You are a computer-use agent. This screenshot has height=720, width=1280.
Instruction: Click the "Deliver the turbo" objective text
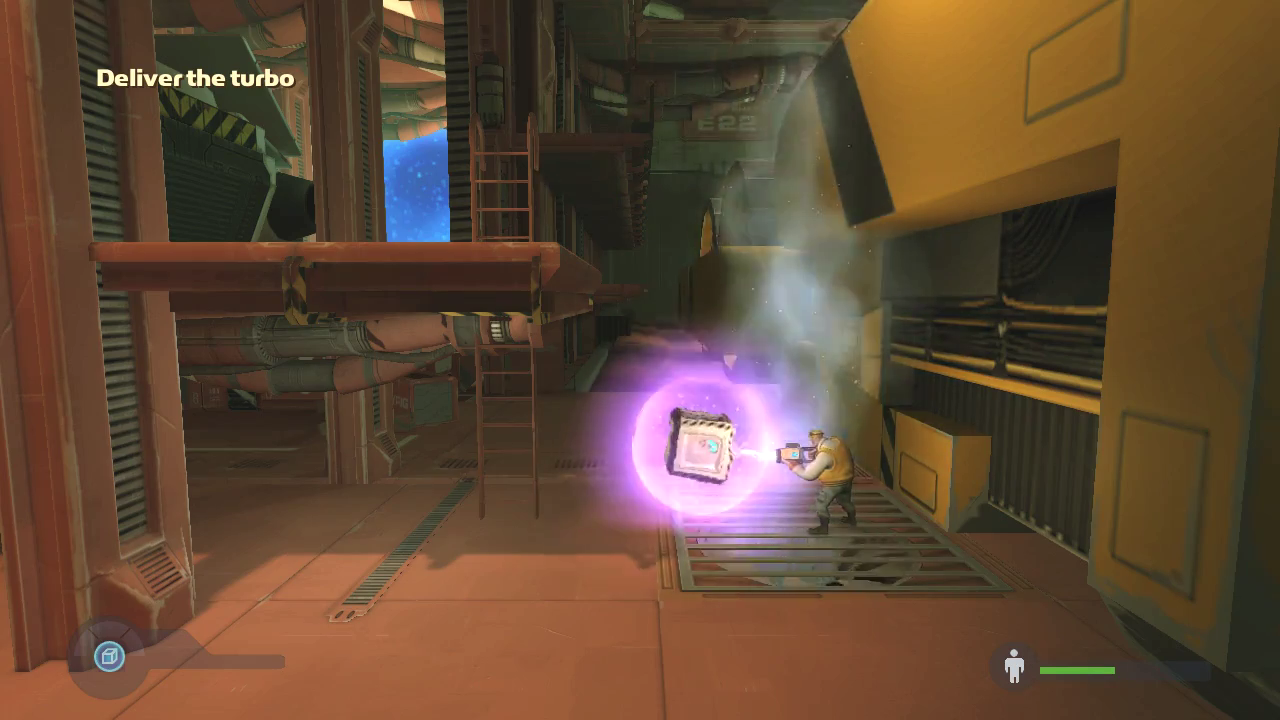(195, 78)
